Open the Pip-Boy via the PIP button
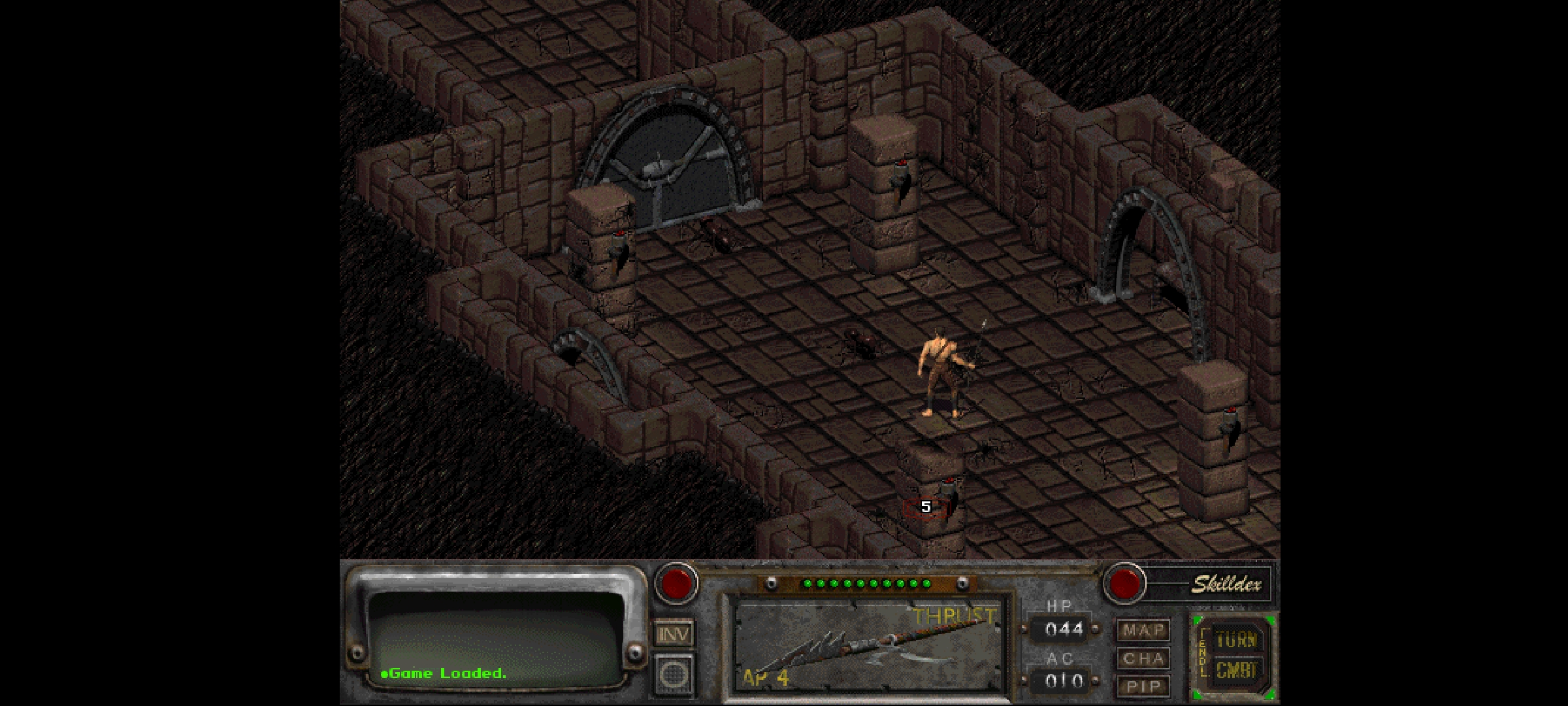Image resolution: width=1568 pixels, height=706 pixels. (x=1144, y=686)
